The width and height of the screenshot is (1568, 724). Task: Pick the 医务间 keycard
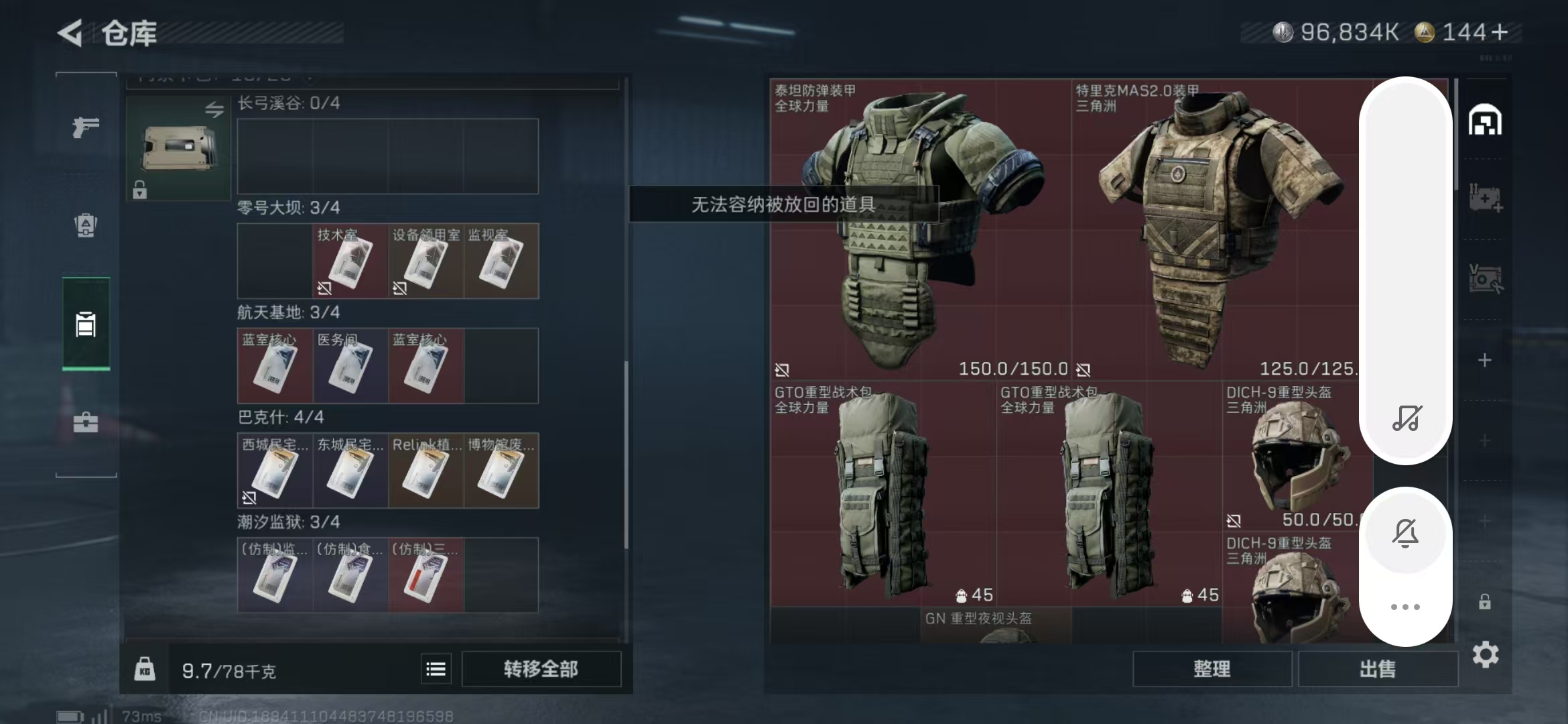pyautogui.click(x=350, y=367)
